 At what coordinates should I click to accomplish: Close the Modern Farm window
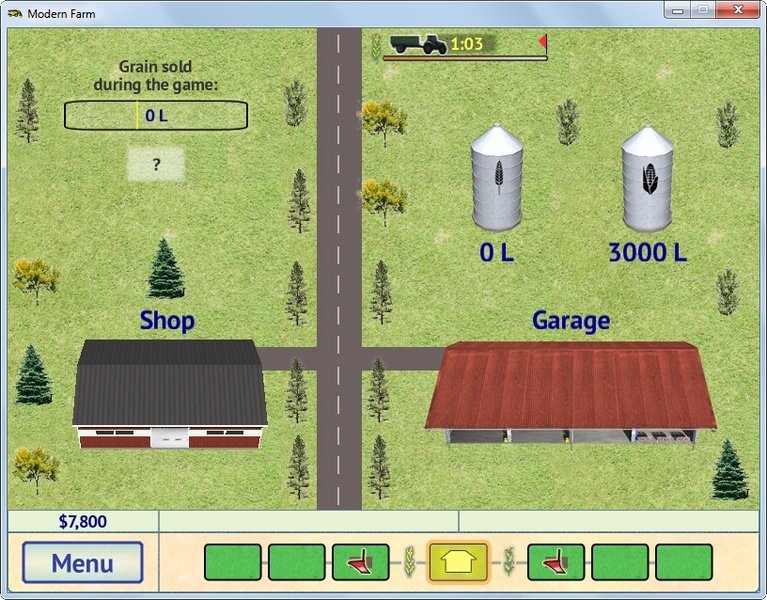coord(740,11)
